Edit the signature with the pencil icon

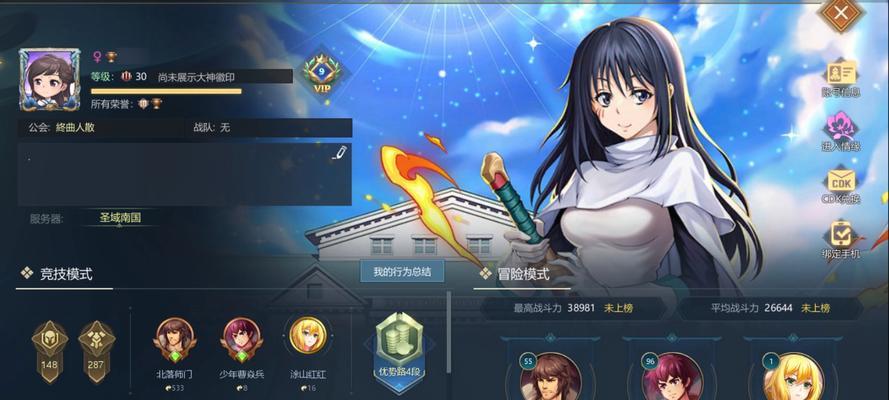tap(339, 153)
